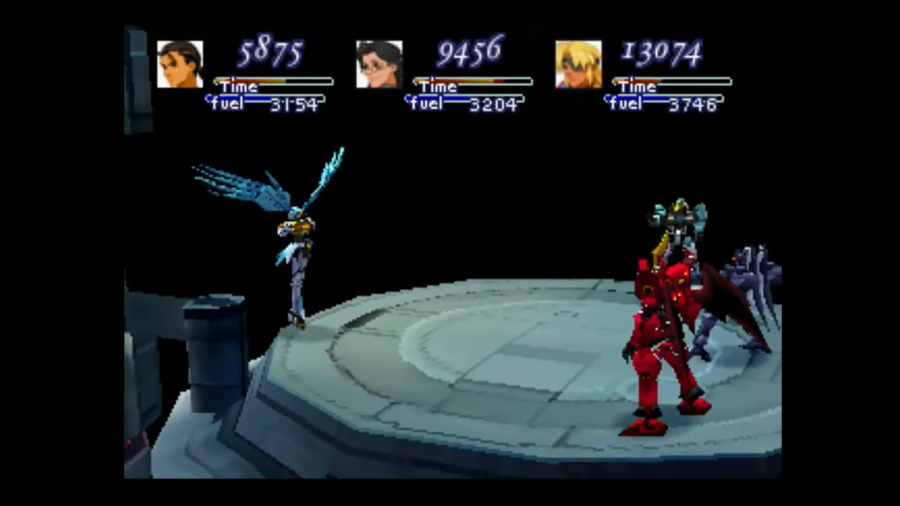Select the portrait of the character with glasses
The image size is (900, 506).
tap(379, 65)
